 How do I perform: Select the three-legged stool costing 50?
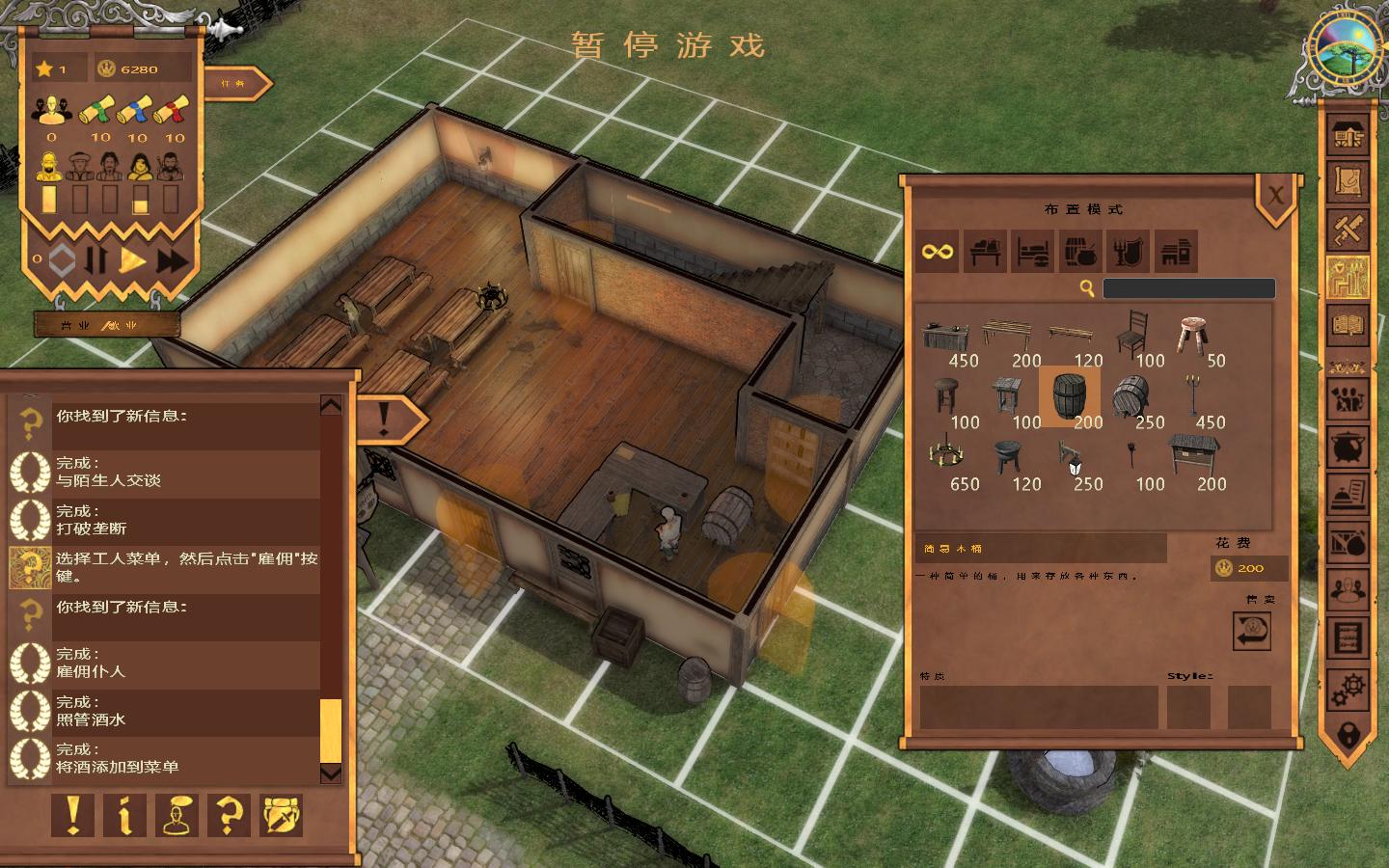(x=1193, y=334)
